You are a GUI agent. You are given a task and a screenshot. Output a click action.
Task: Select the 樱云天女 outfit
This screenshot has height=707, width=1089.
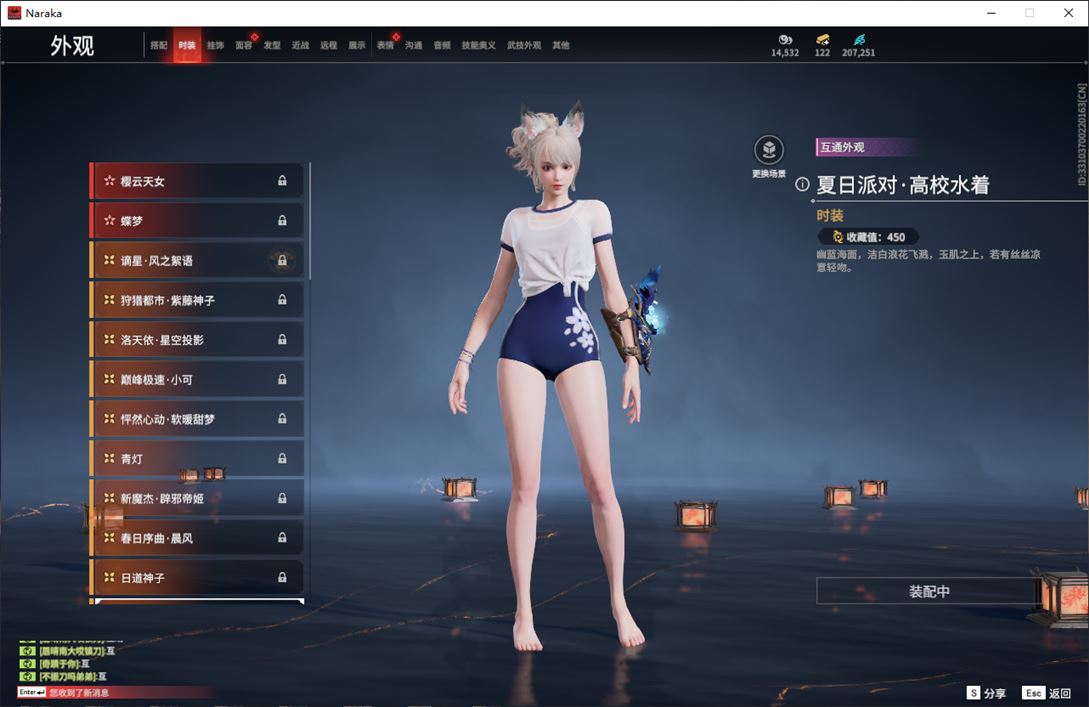tap(197, 181)
